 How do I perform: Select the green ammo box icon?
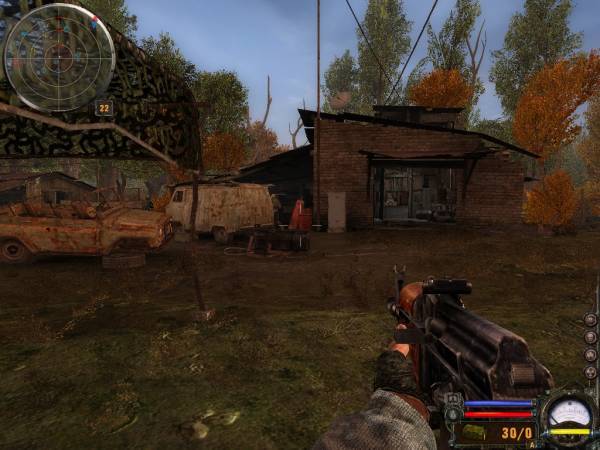coord(474,432)
